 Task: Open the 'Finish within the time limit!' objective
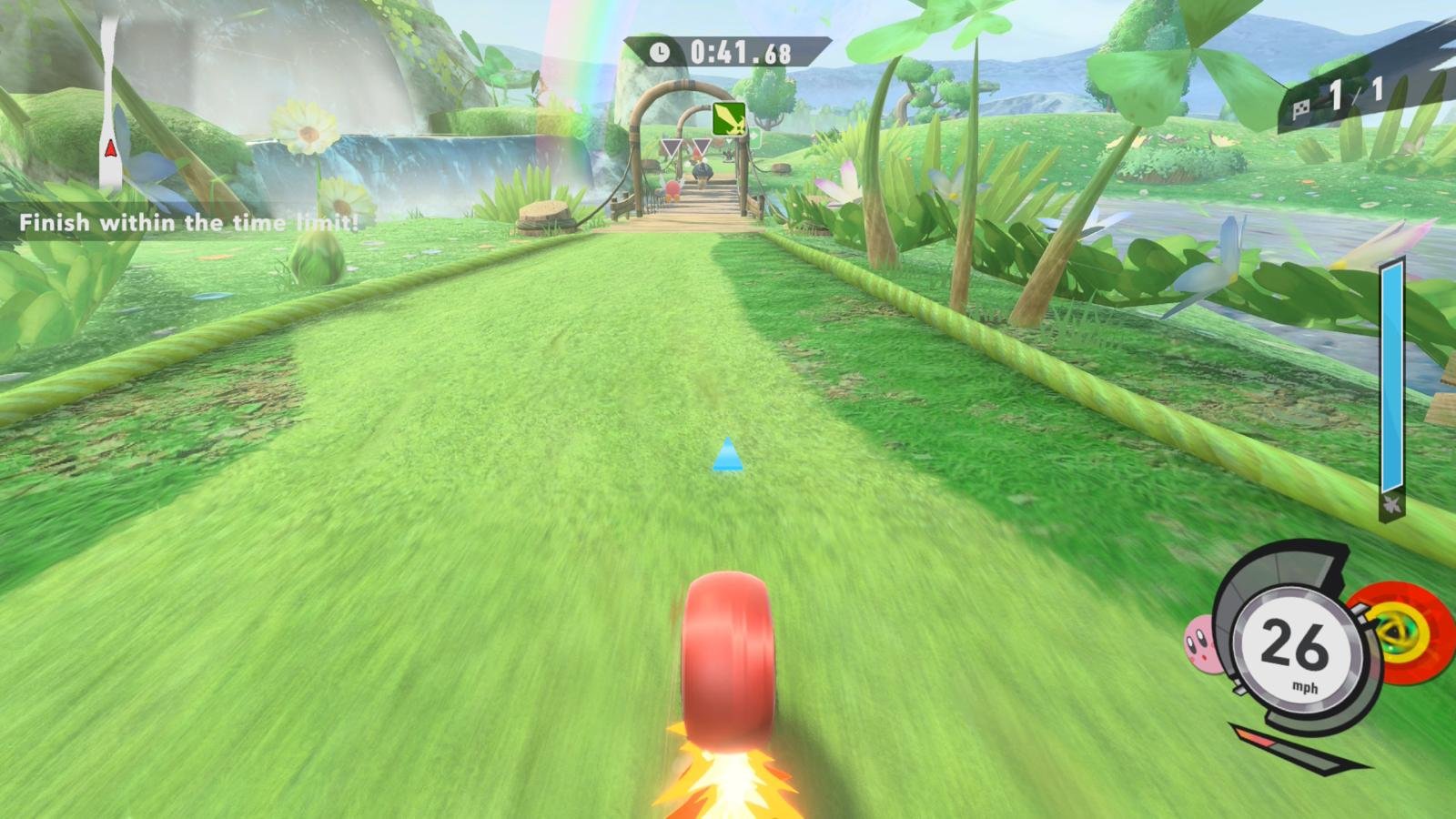(189, 223)
